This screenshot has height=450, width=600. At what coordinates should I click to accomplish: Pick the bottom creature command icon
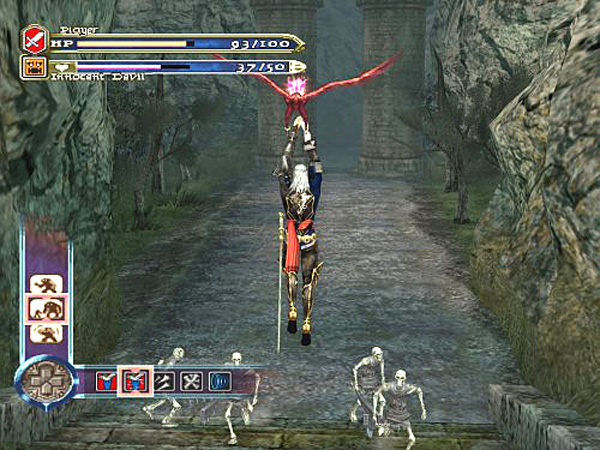(x=46, y=333)
